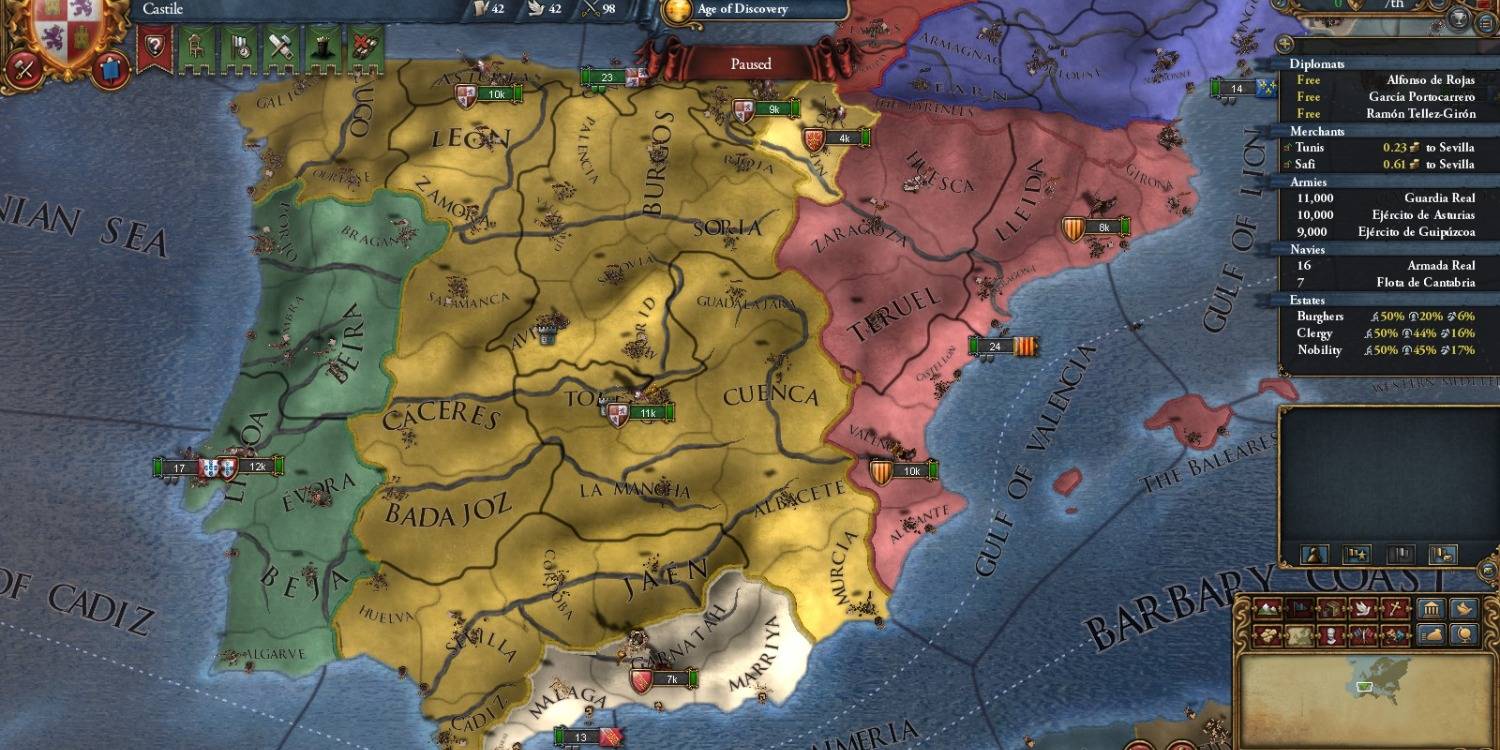Toggle the diplomatic mapmode (dove icon)
This screenshot has height=750, width=1500.
pos(1362,608)
